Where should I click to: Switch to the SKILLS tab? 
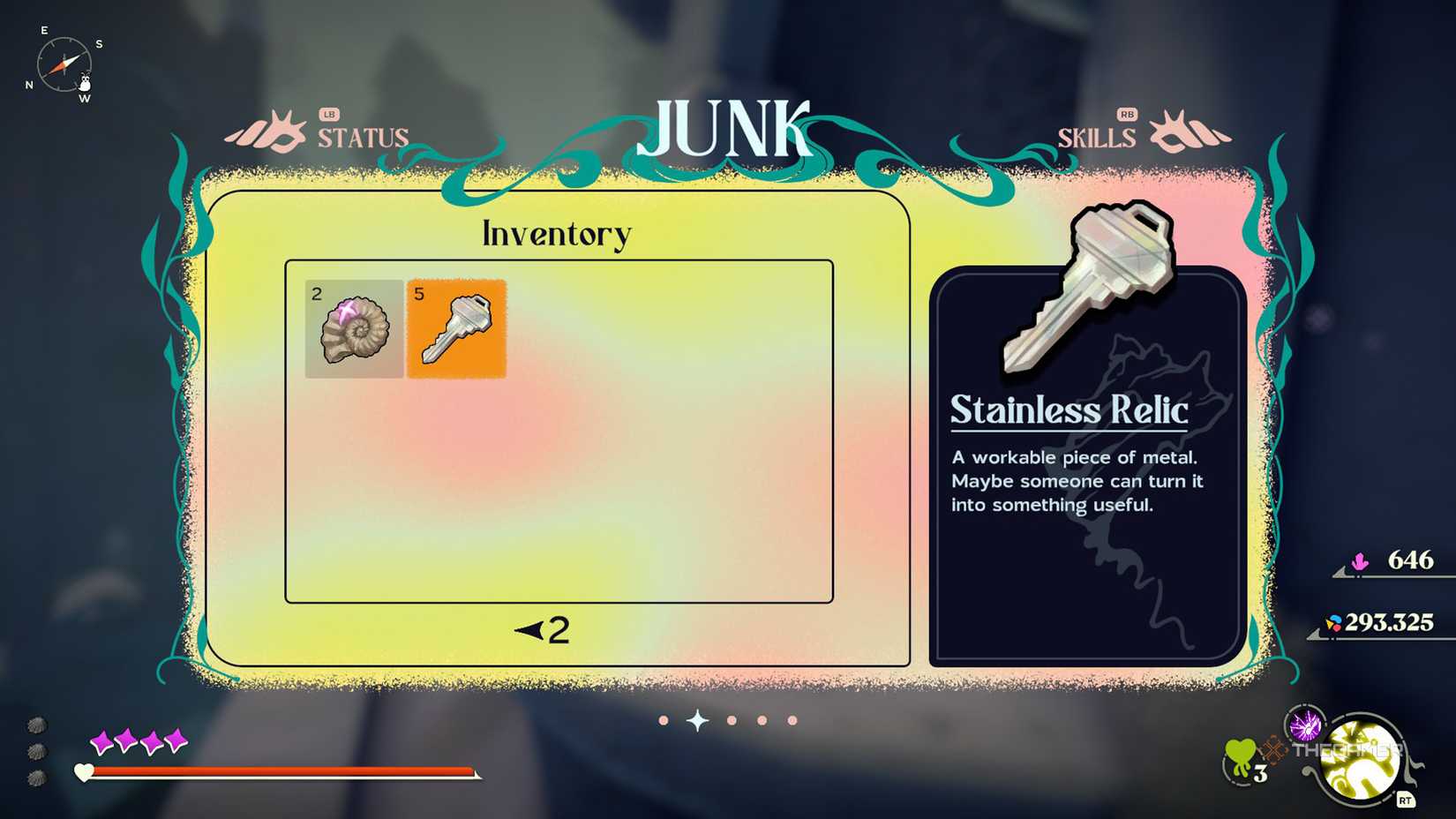1098,137
